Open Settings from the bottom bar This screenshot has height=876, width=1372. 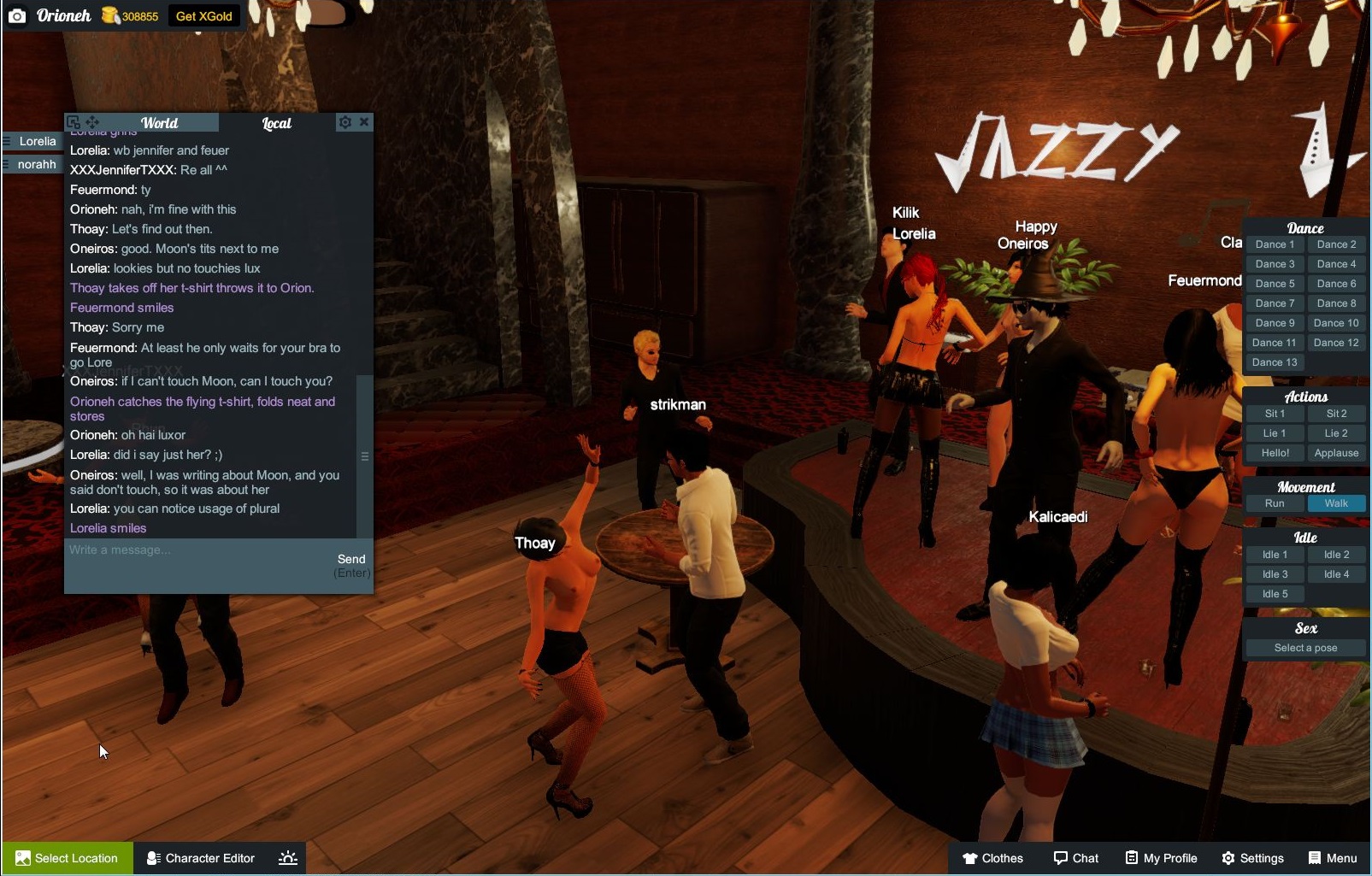1253,858
